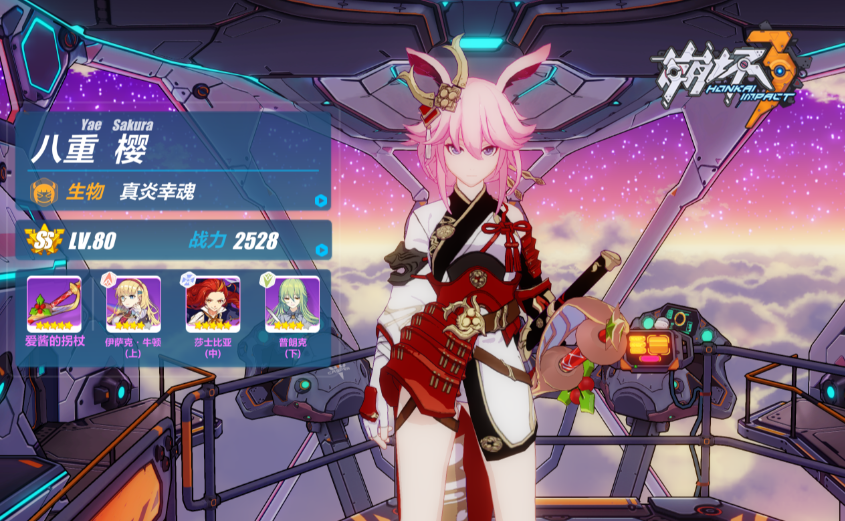This screenshot has width=845, height=521.
Task: Open the 爱酱的拐杖 weapon slot
Action: coord(54,303)
